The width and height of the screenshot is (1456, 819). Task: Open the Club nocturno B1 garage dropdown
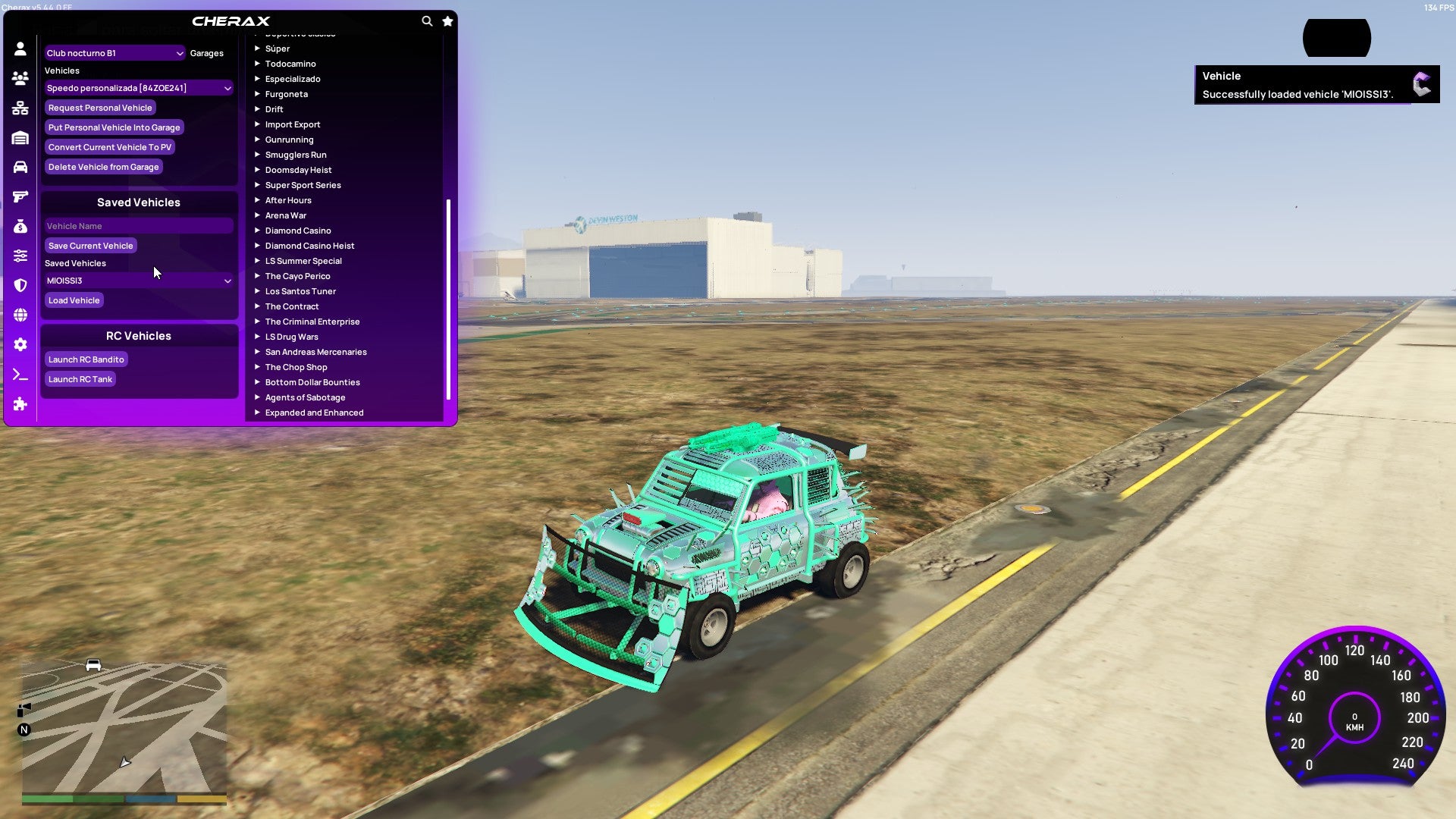tap(115, 53)
